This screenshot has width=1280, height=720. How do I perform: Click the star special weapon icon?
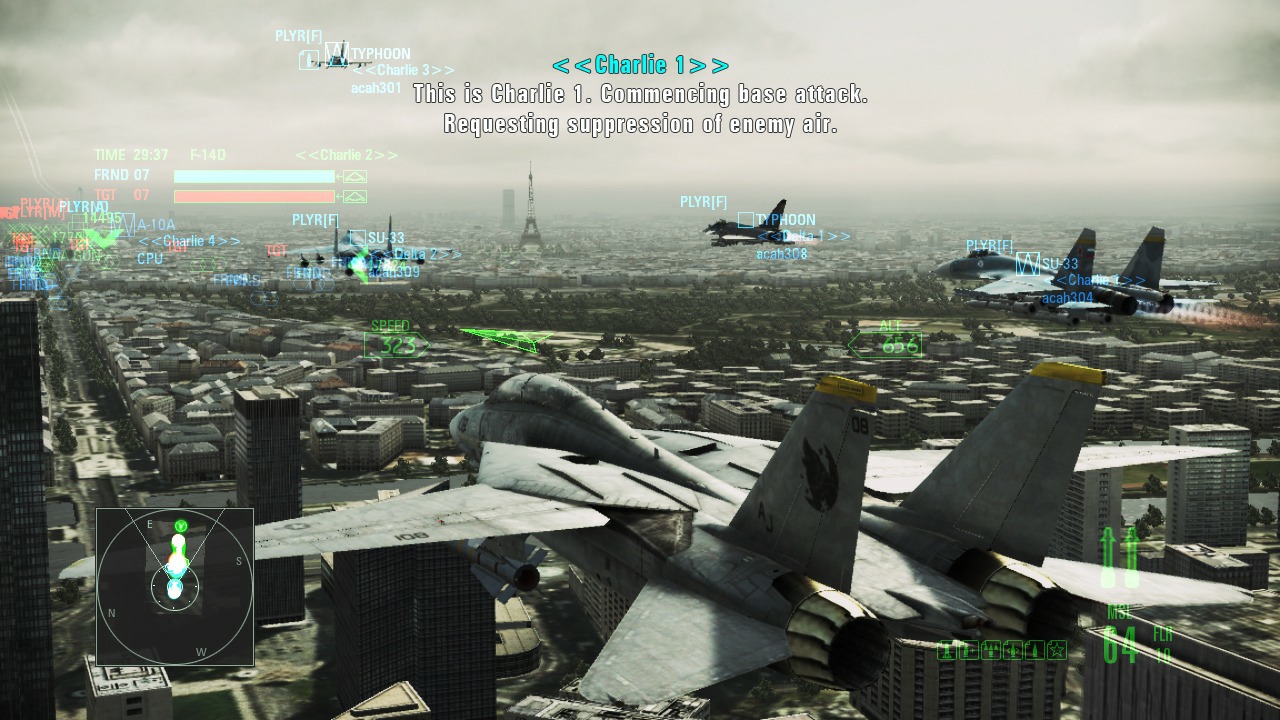[x=1055, y=650]
